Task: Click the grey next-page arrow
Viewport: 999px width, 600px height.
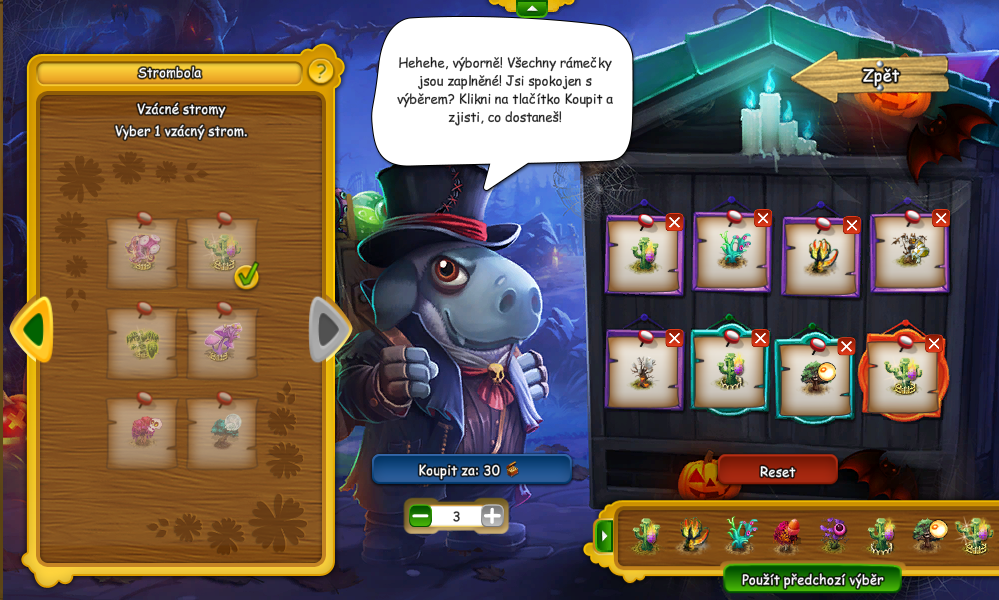Action: [x=327, y=328]
